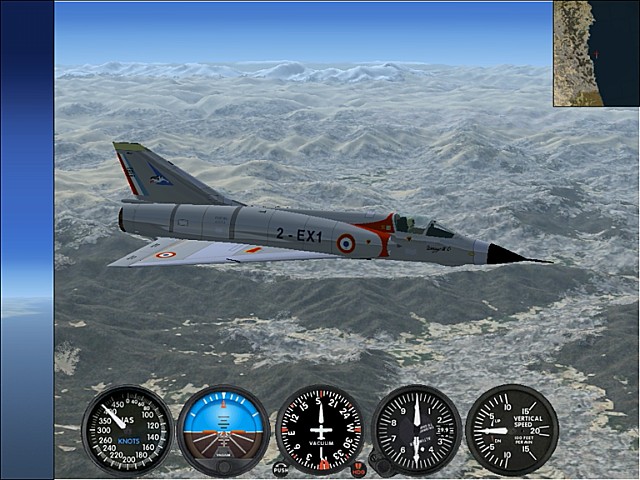This screenshot has height=480, width=640.
Task: Click the vertical speed indicator gauge
Action: click(x=511, y=430)
